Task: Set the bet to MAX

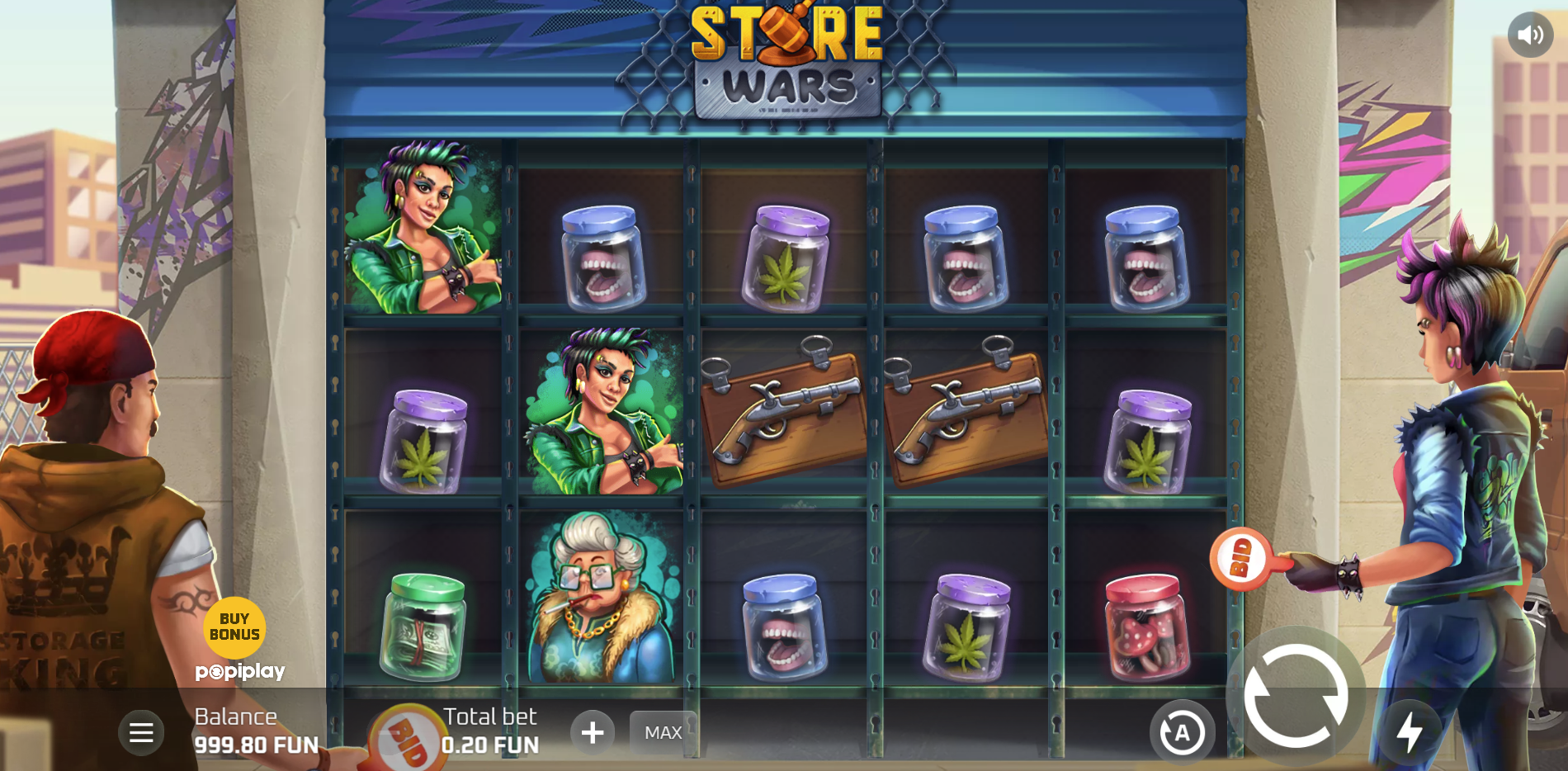Action: coord(663,732)
